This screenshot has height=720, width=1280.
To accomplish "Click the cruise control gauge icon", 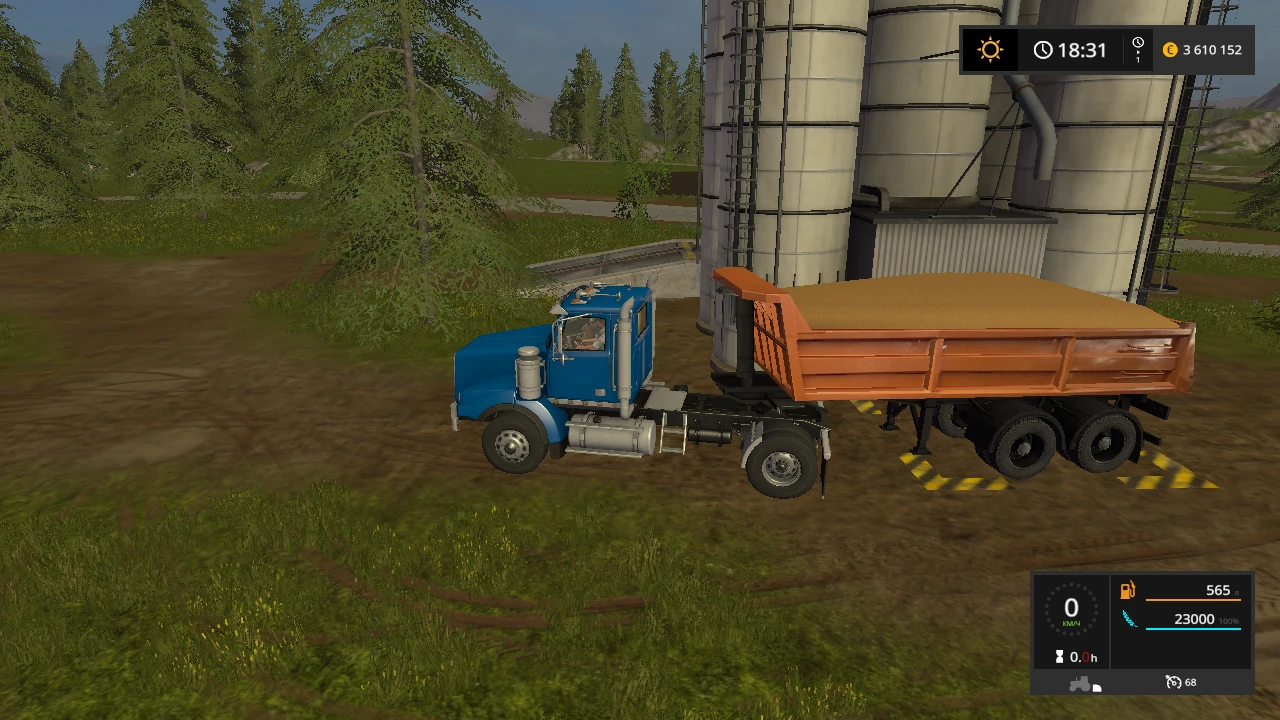I will click(x=1174, y=682).
